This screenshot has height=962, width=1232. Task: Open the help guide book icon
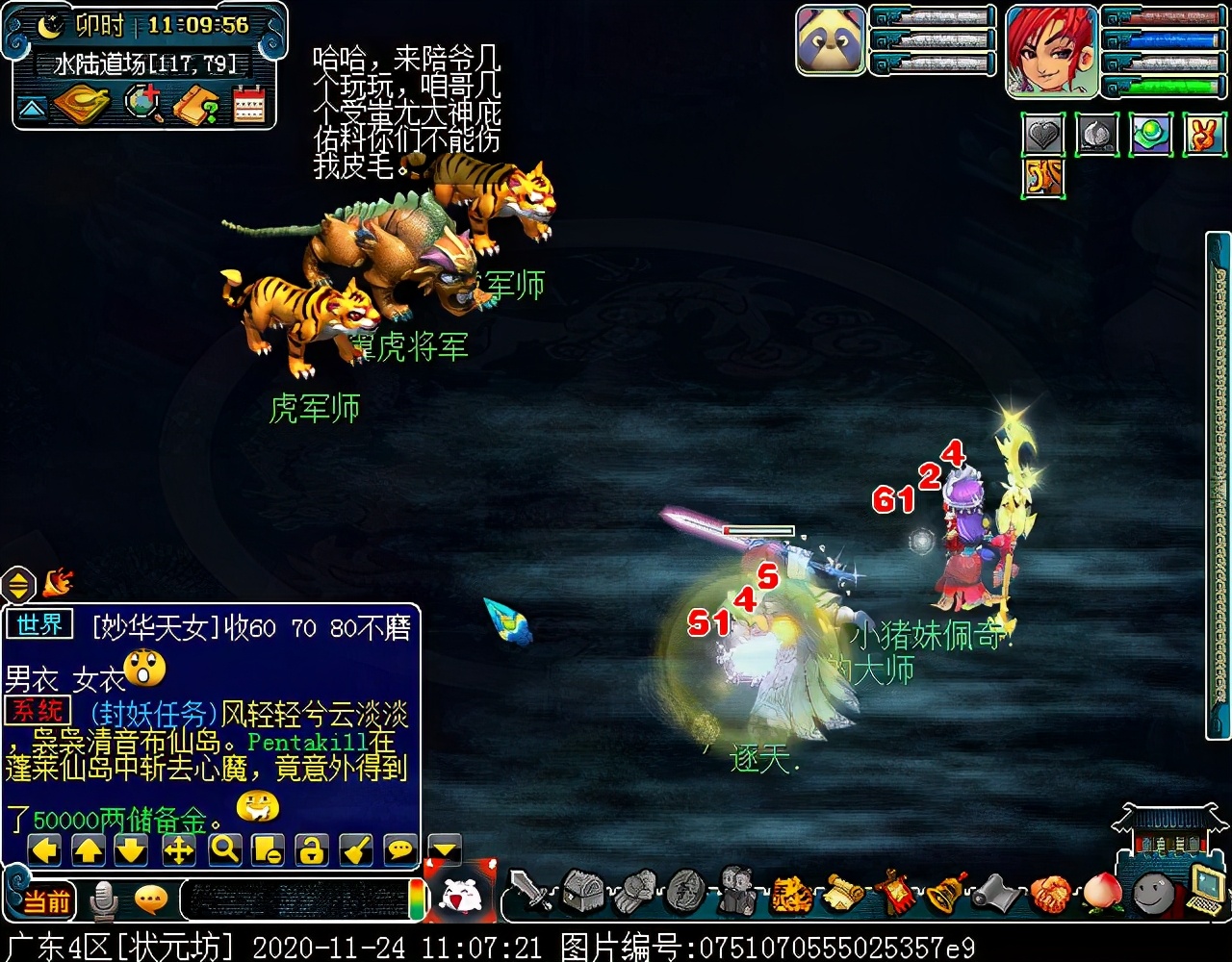[196, 104]
